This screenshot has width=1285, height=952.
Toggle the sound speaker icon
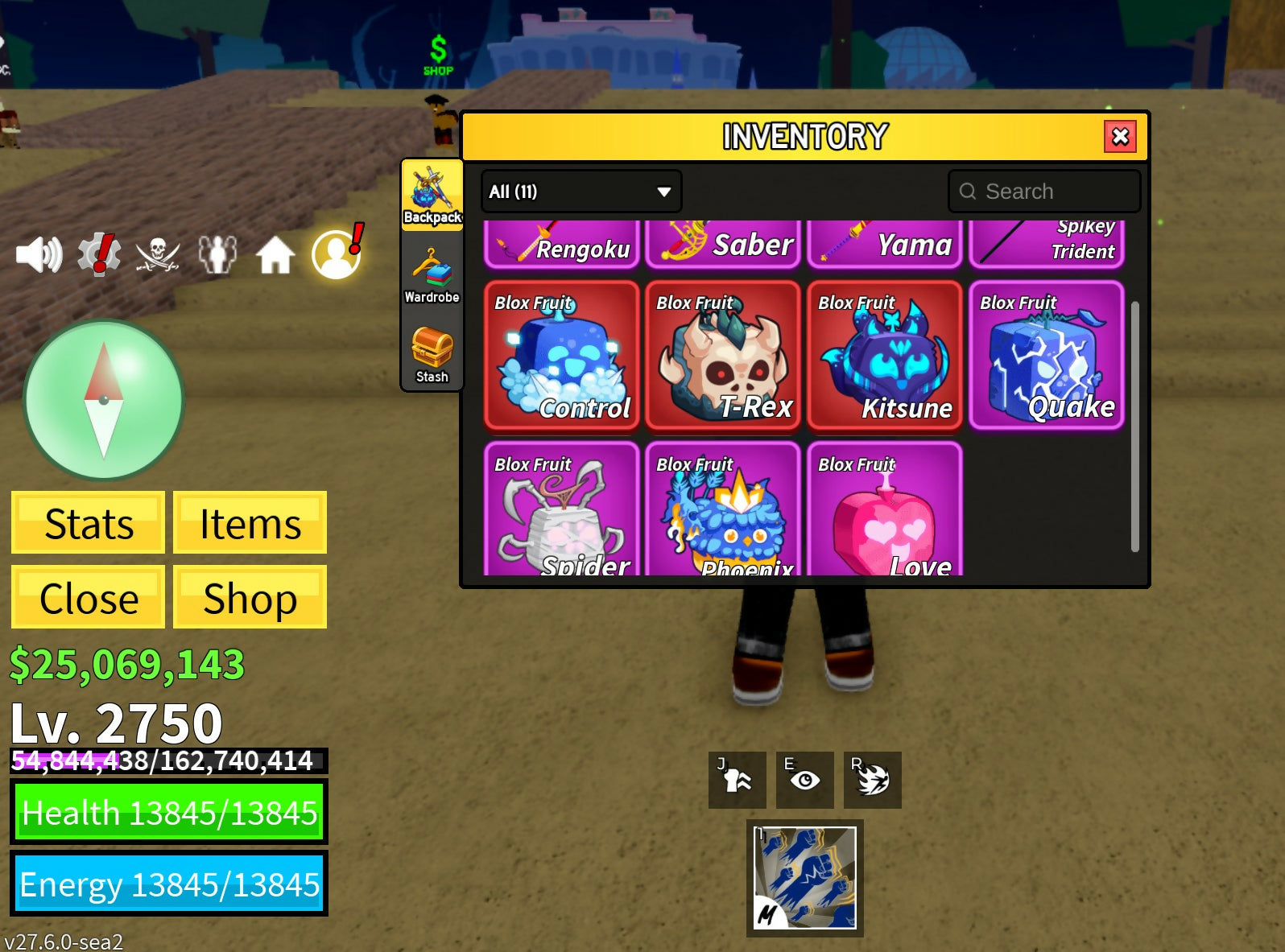39,255
